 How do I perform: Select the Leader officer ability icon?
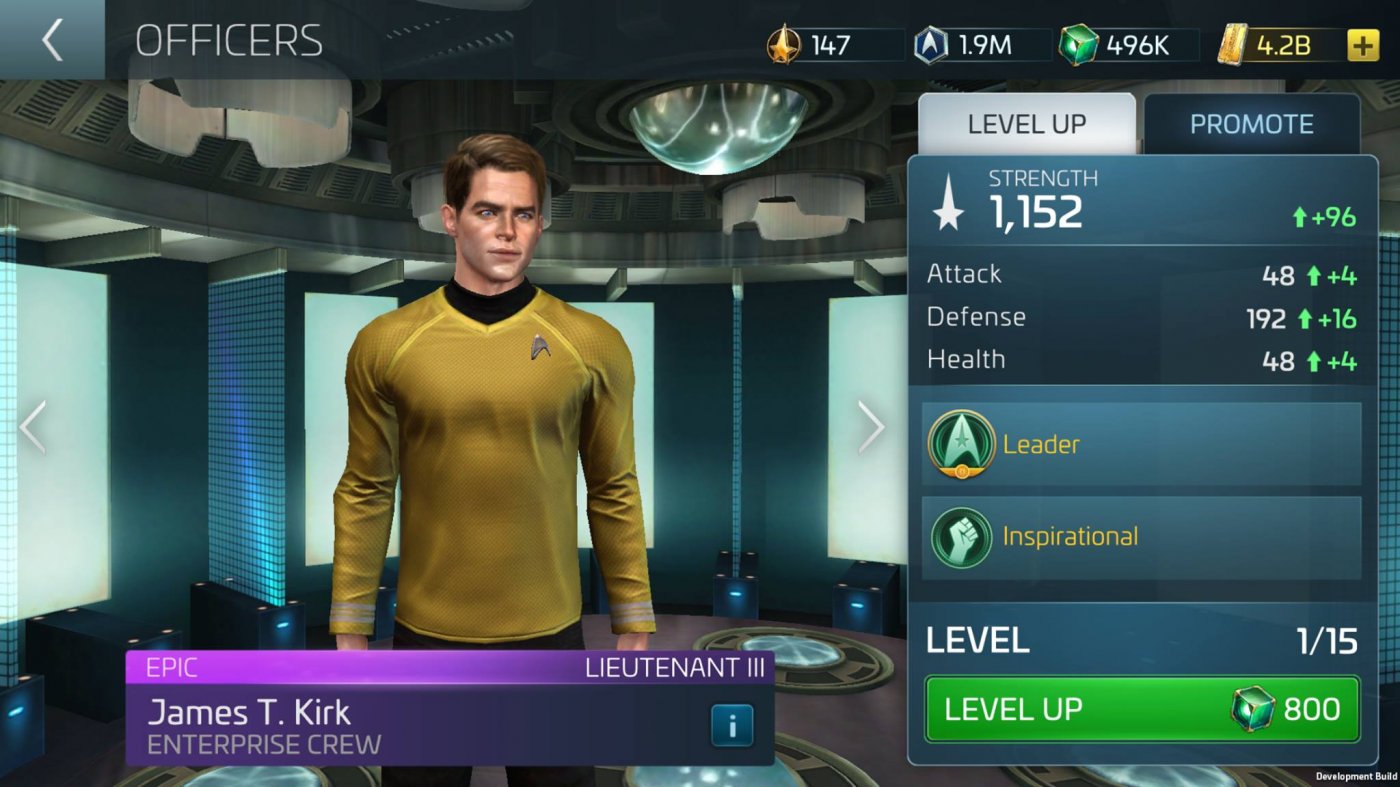tap(961, 444)
